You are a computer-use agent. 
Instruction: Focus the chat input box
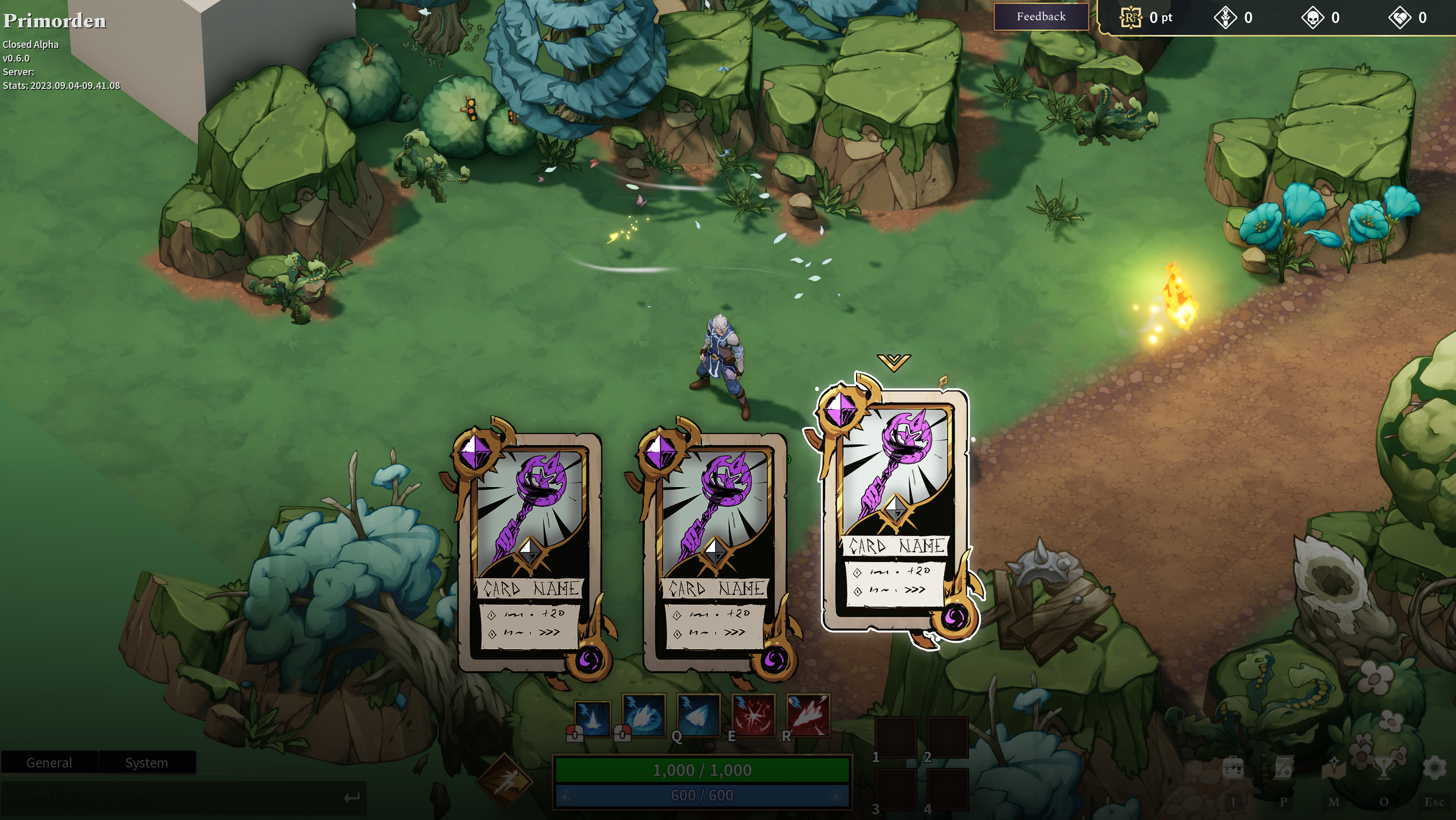coord(175,798)
